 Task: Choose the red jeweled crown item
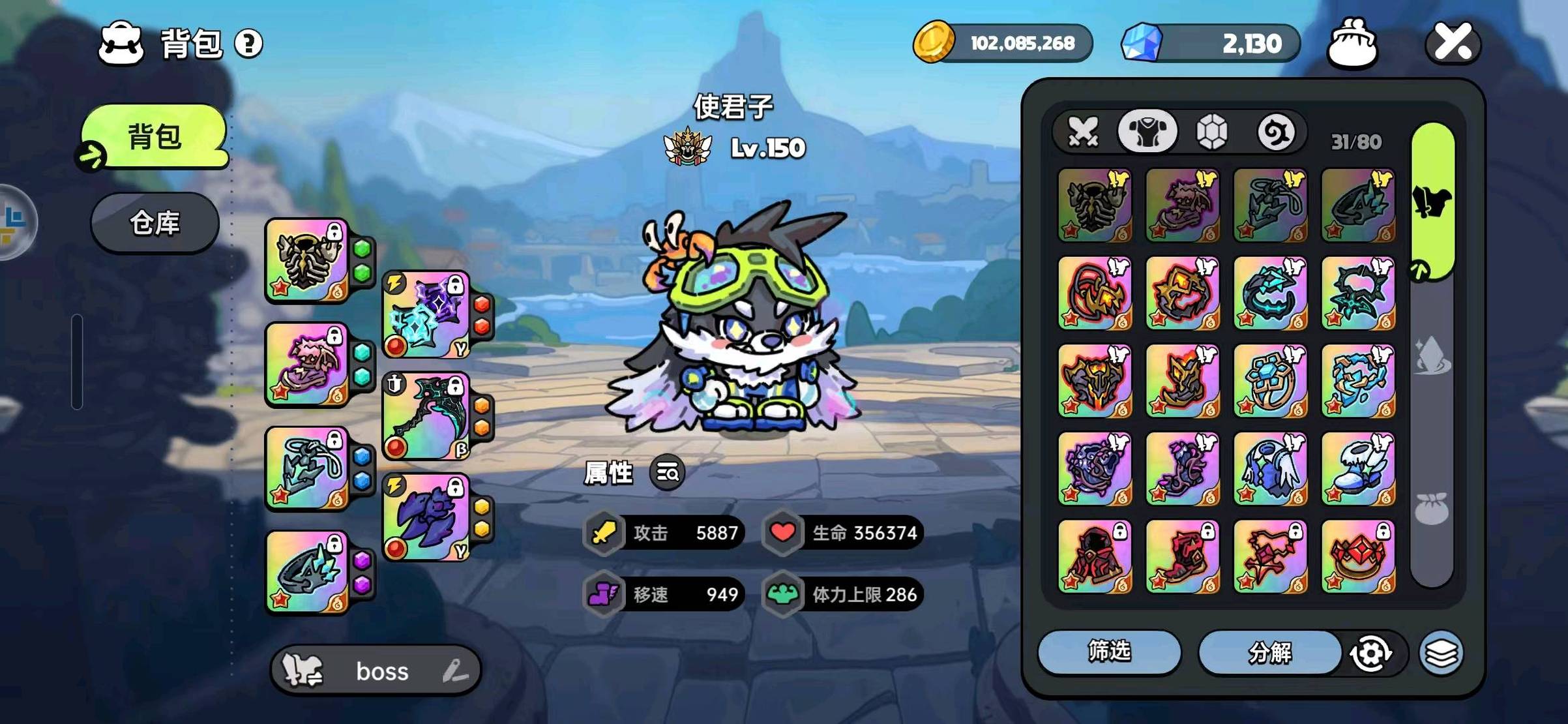coord(1358,556)
